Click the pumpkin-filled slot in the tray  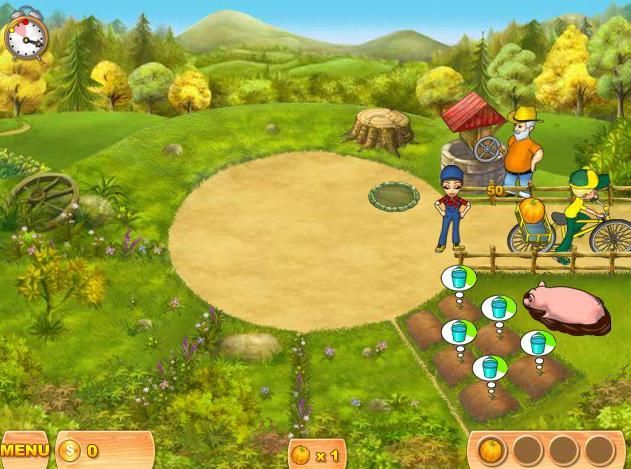[490, 450]
